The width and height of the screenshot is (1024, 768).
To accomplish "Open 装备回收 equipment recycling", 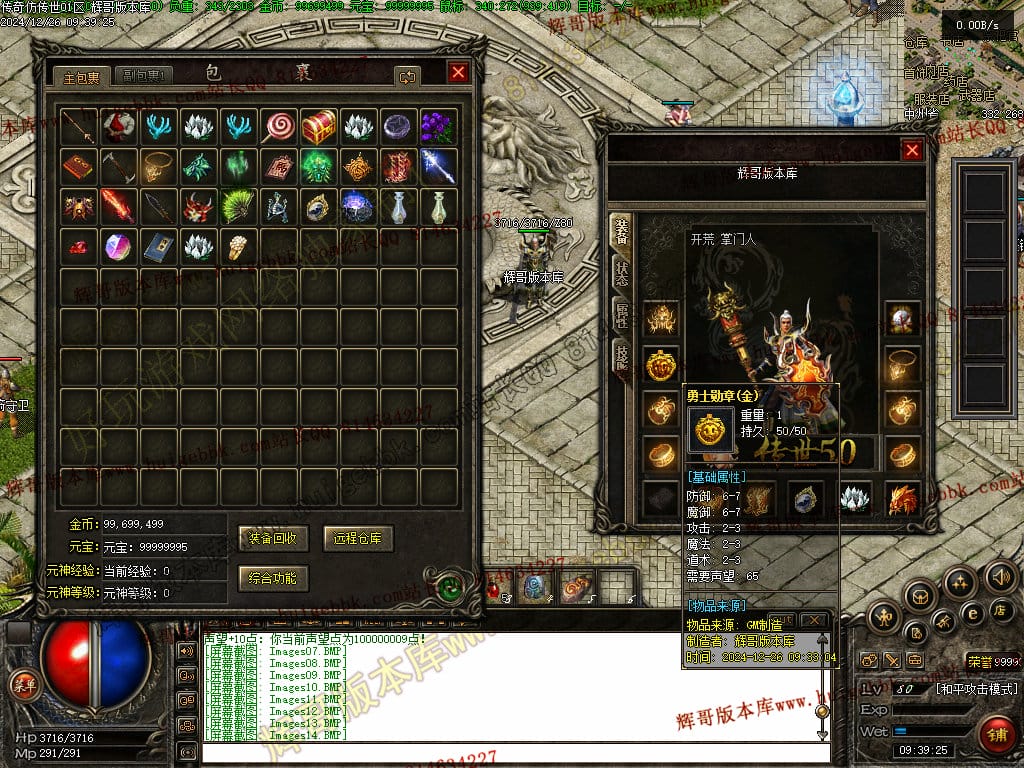I will 273,538.
